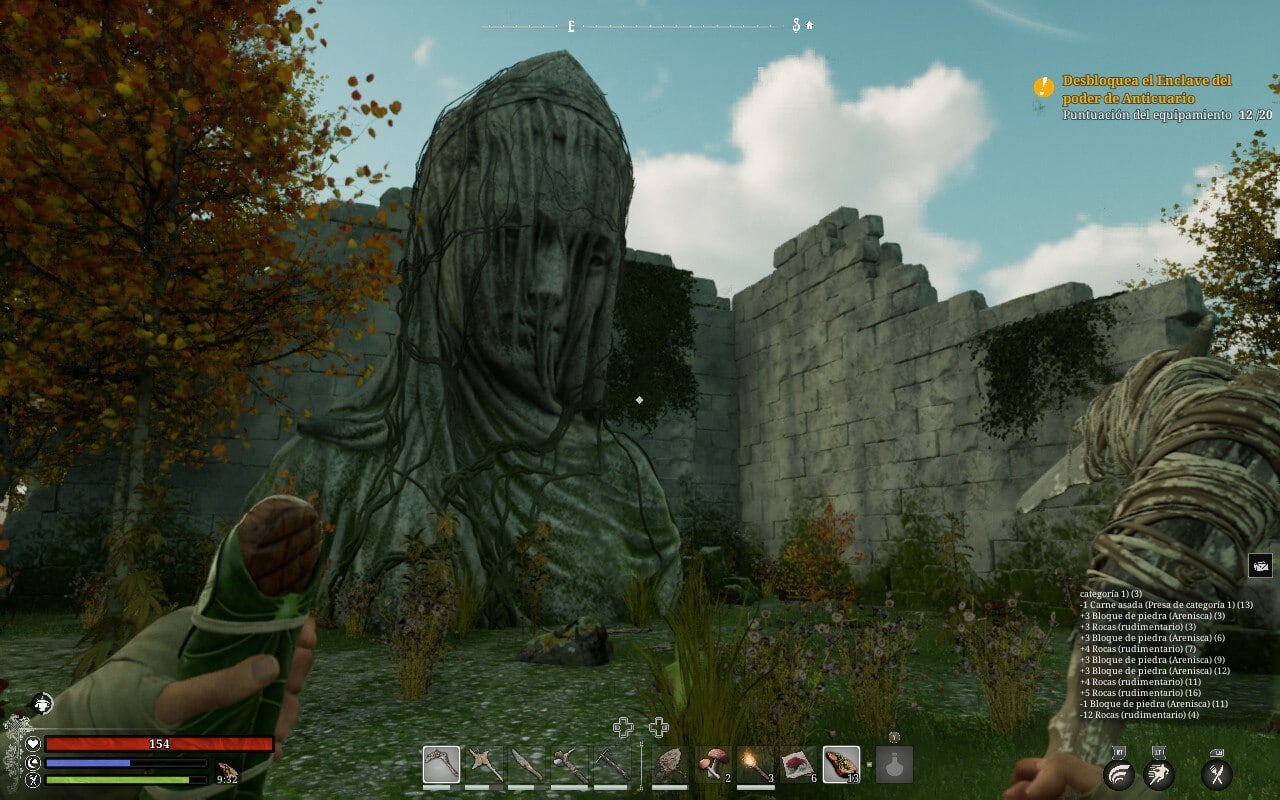Equip the stone knife in the hotbar

(527, 765)
